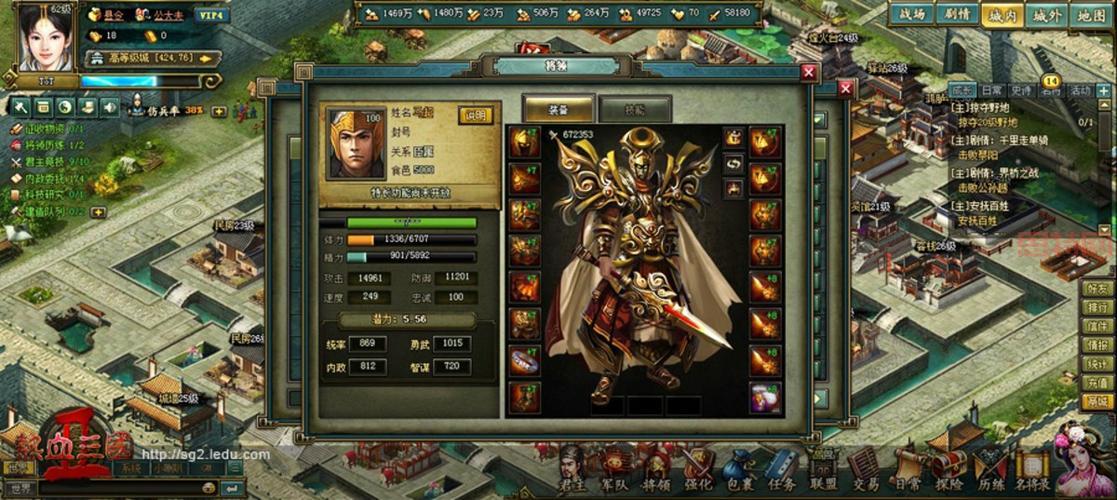Go to the 剧情 story screen
The width and height of the screenshot is (1117, 500).
coord(957,15)
